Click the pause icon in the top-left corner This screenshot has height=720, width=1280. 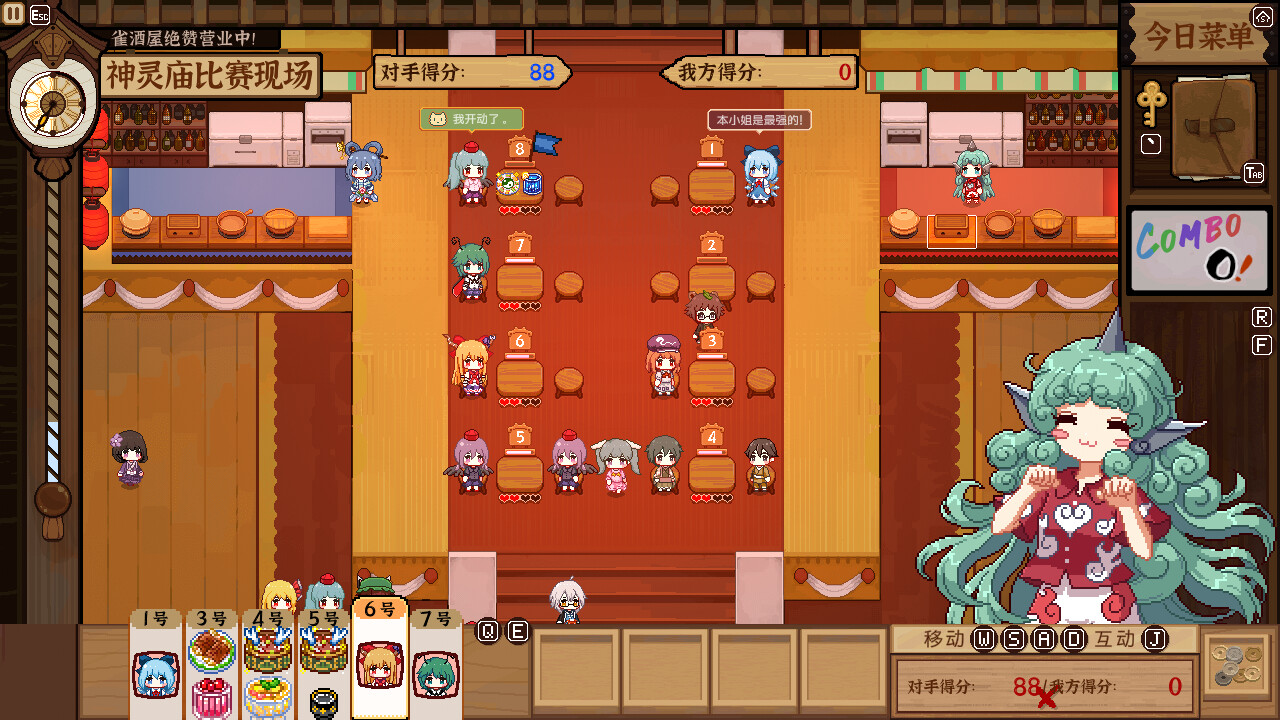click(14, 13)
